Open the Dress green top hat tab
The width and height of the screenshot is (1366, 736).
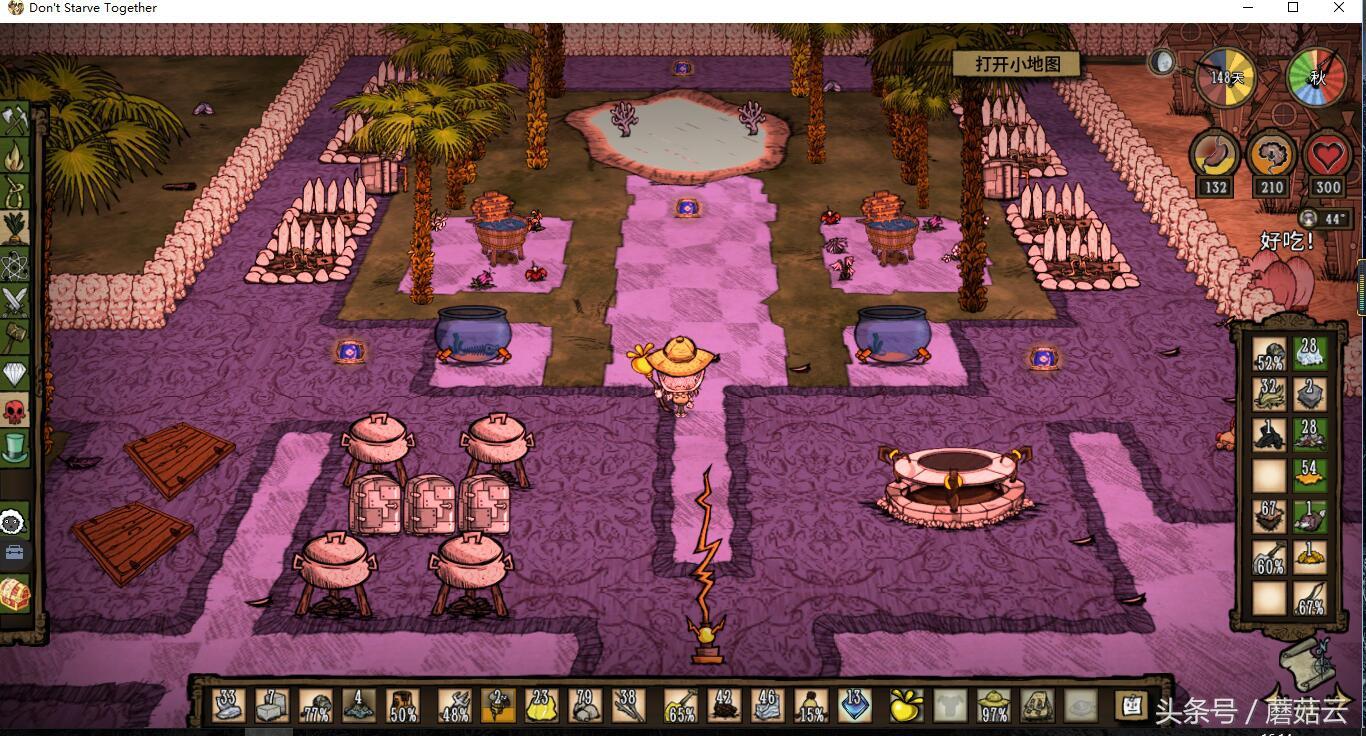point(14,447)
